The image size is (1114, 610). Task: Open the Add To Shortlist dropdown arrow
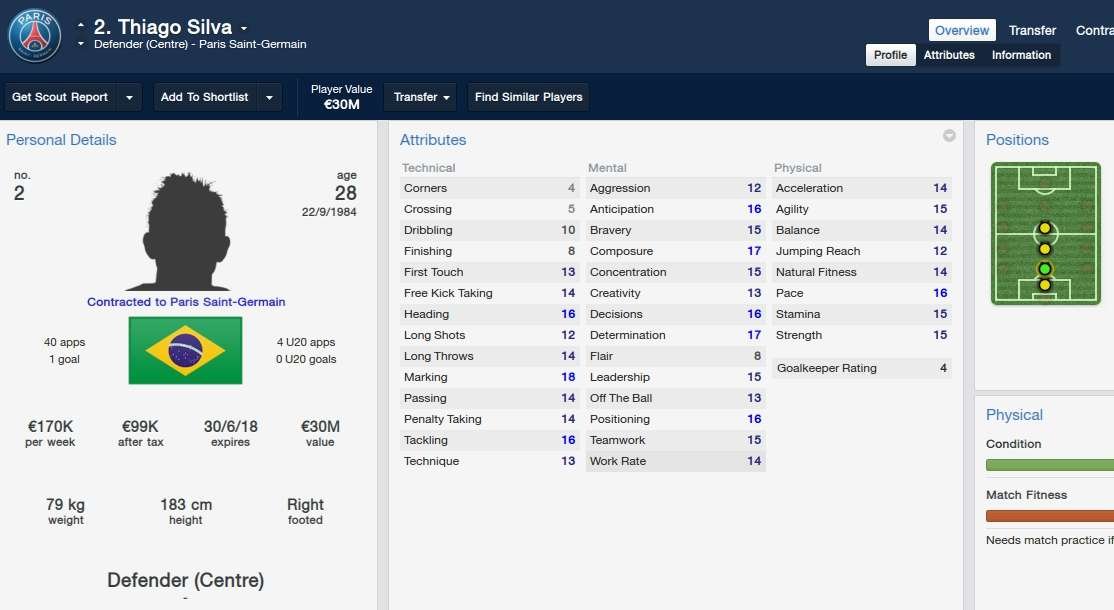[269, 97]
